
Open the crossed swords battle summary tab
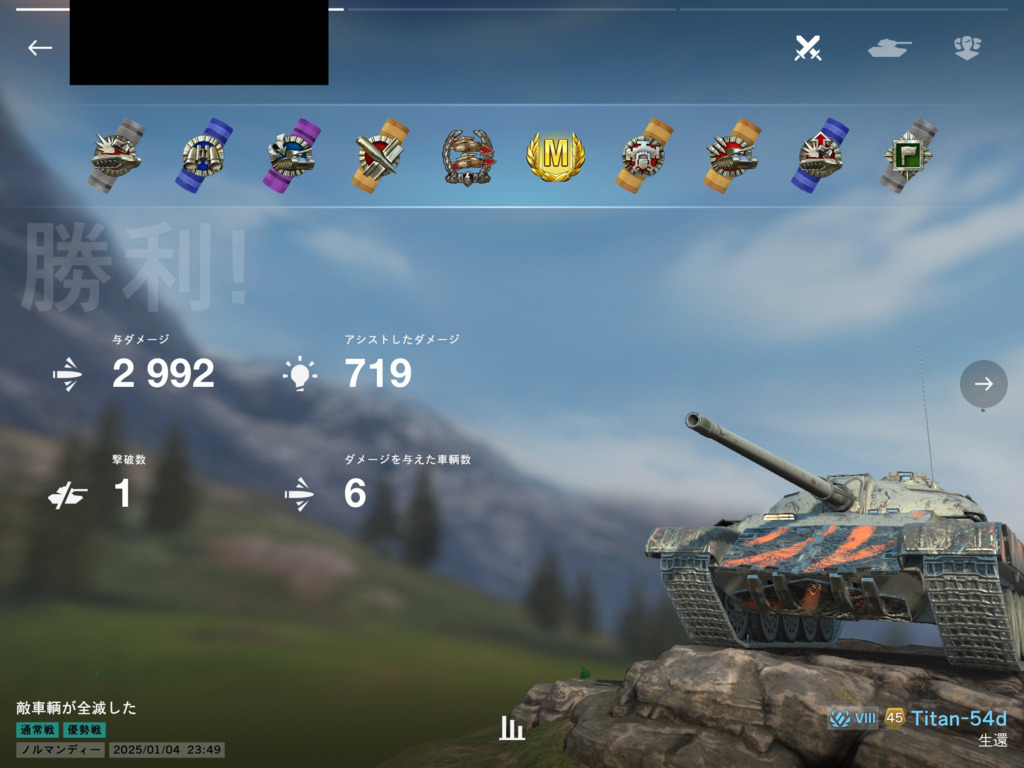click(808, 48)
